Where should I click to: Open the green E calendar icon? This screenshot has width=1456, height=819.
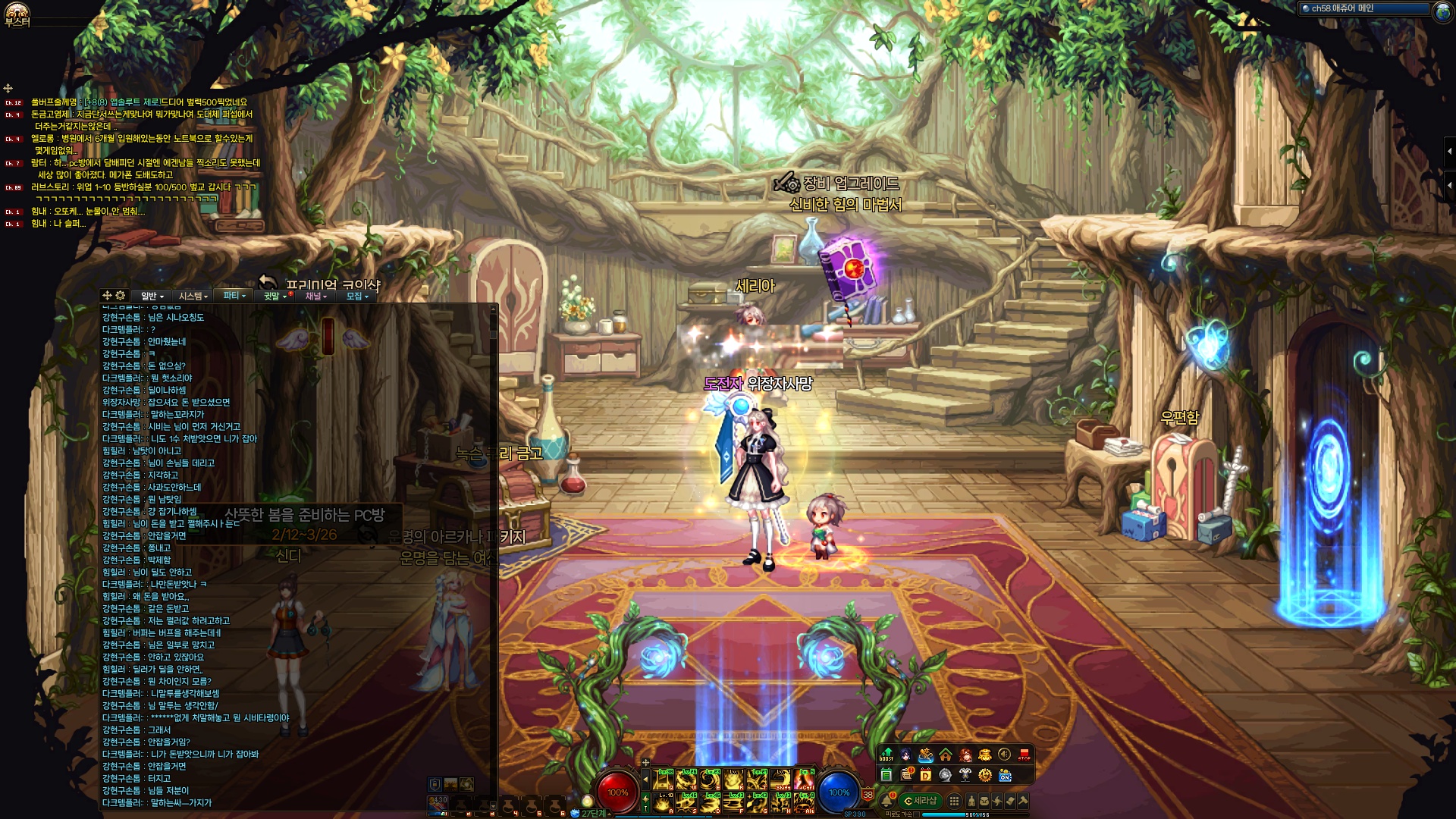(886, 775)
